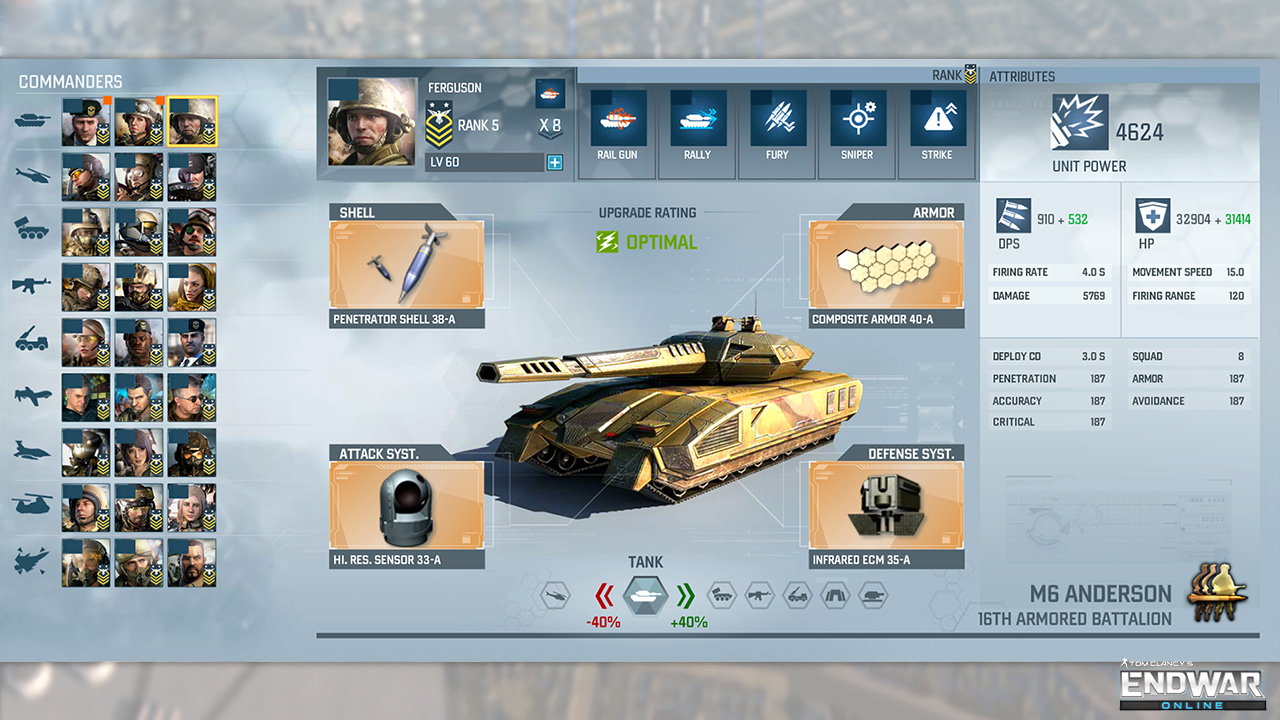1280x720 pixels.
Task: Select the Rail Gun ability icon
Action: (x=616, y=116)
